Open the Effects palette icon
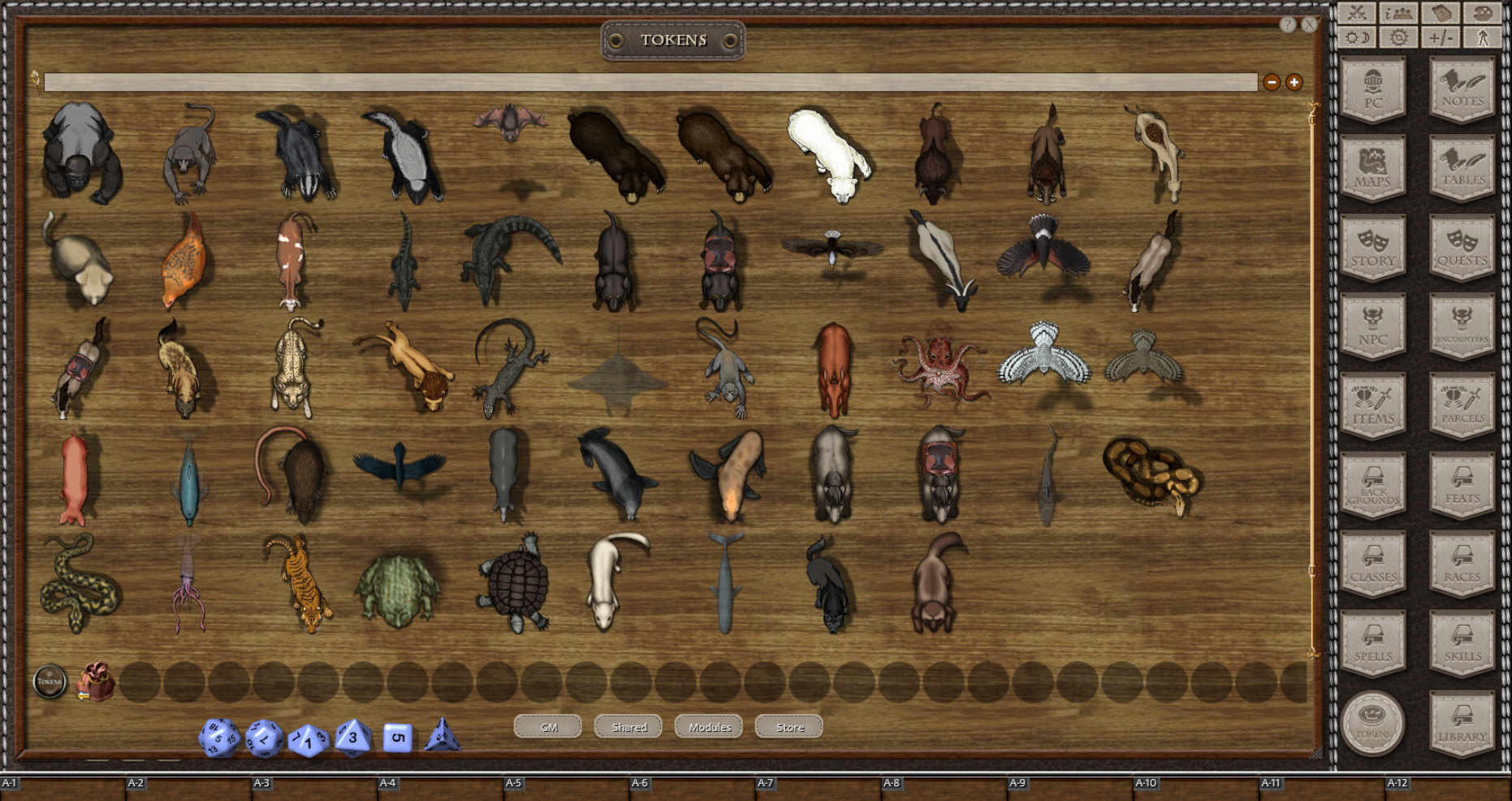This screenshot has width=1512, height=801. click(x=1483, y=13)
